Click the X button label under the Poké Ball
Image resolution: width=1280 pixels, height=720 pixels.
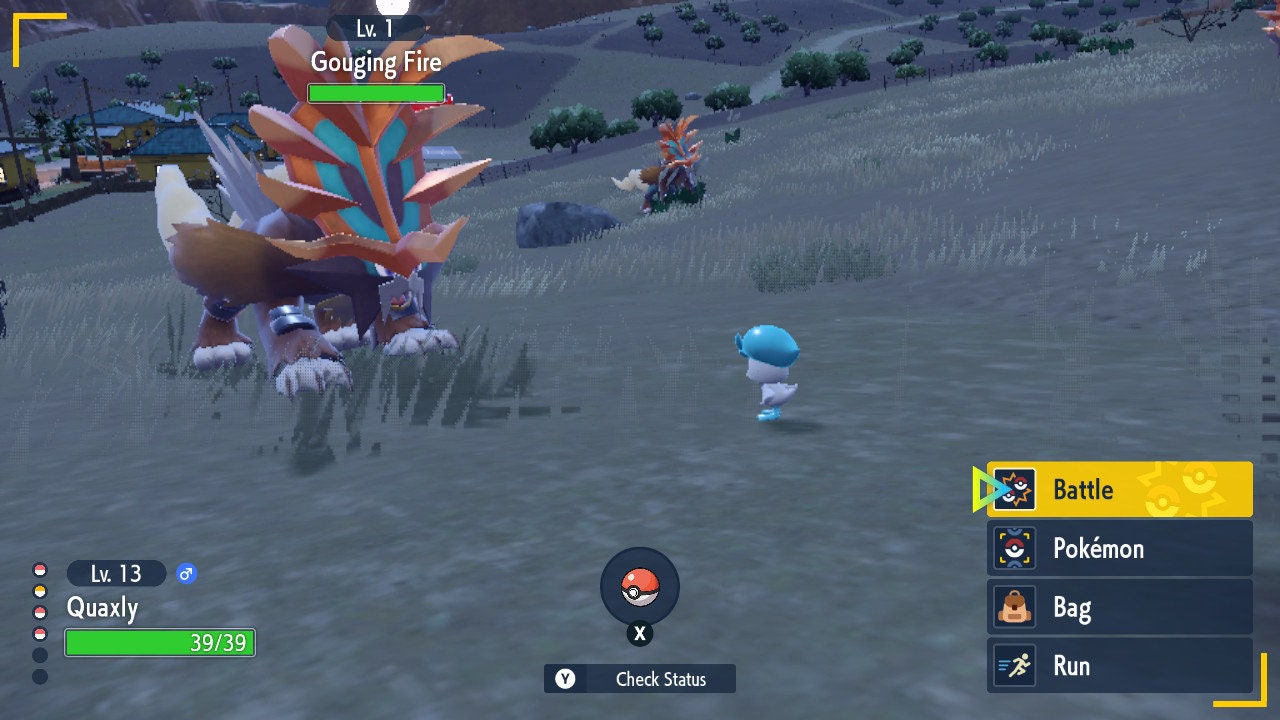click(640, 633)
